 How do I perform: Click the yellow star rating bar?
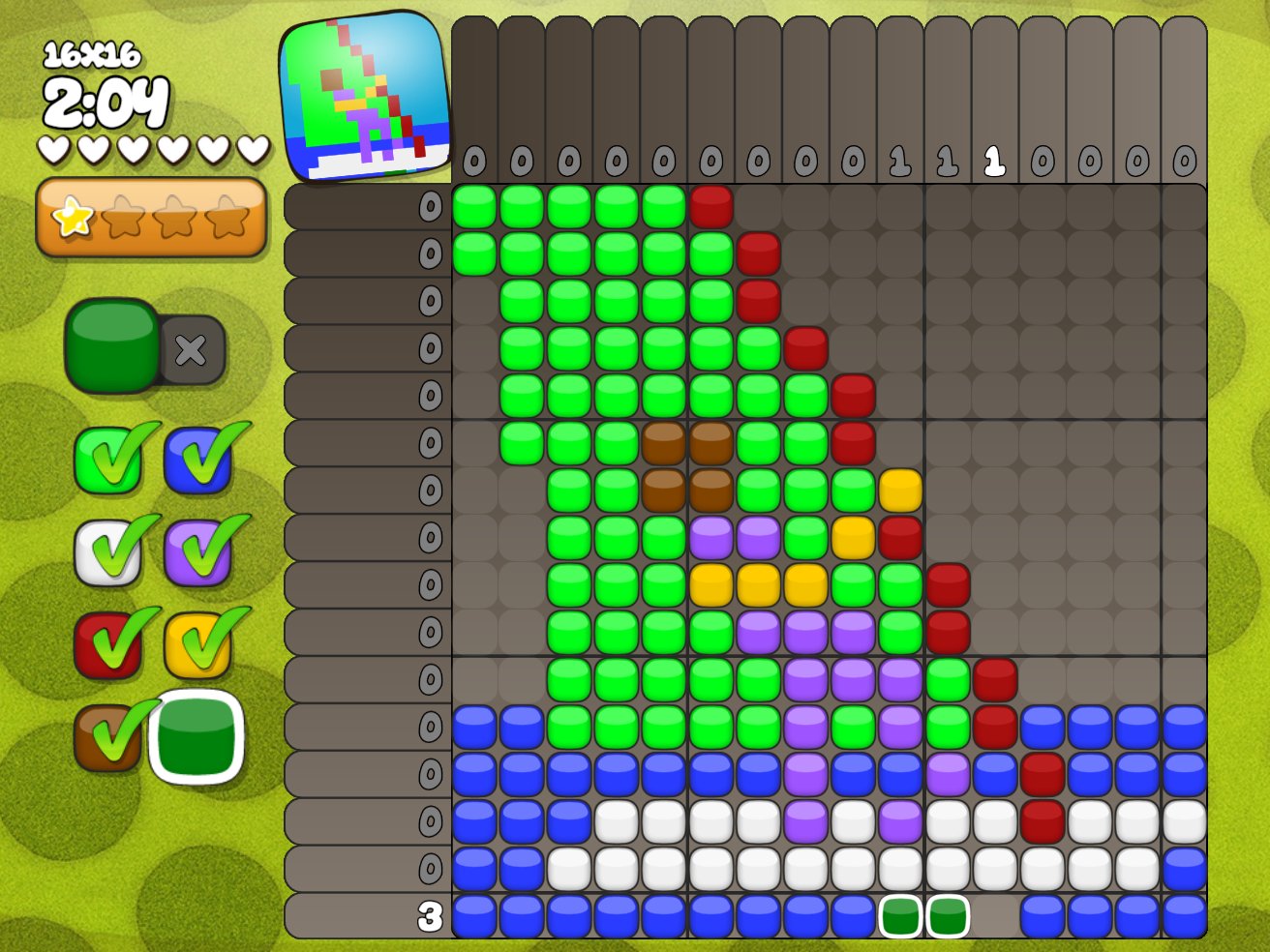pyautogui.click(x=151, y=217)
